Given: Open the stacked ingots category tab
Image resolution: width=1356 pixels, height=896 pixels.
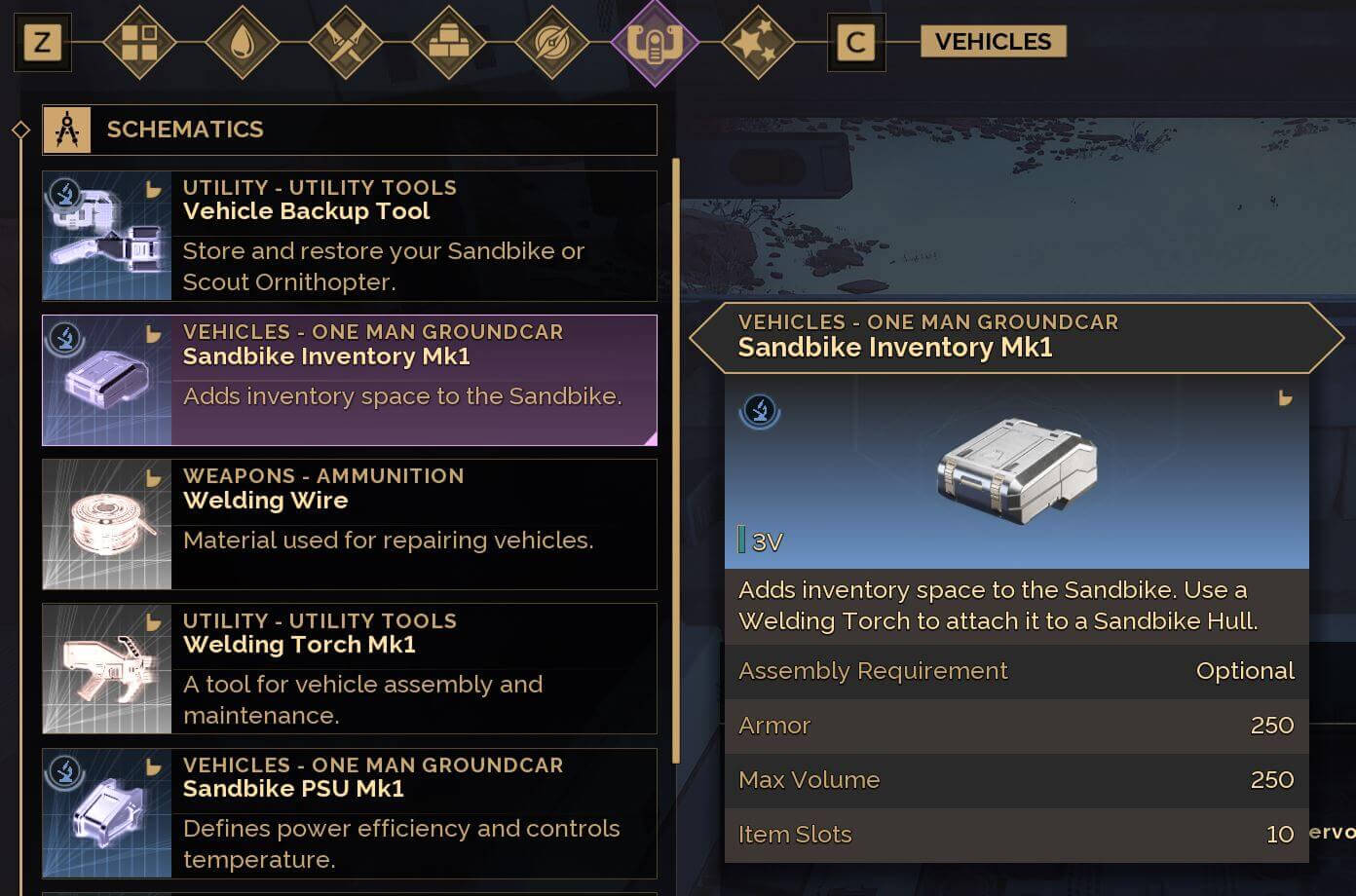Looking at the screenshot, I should coord(448,43).
